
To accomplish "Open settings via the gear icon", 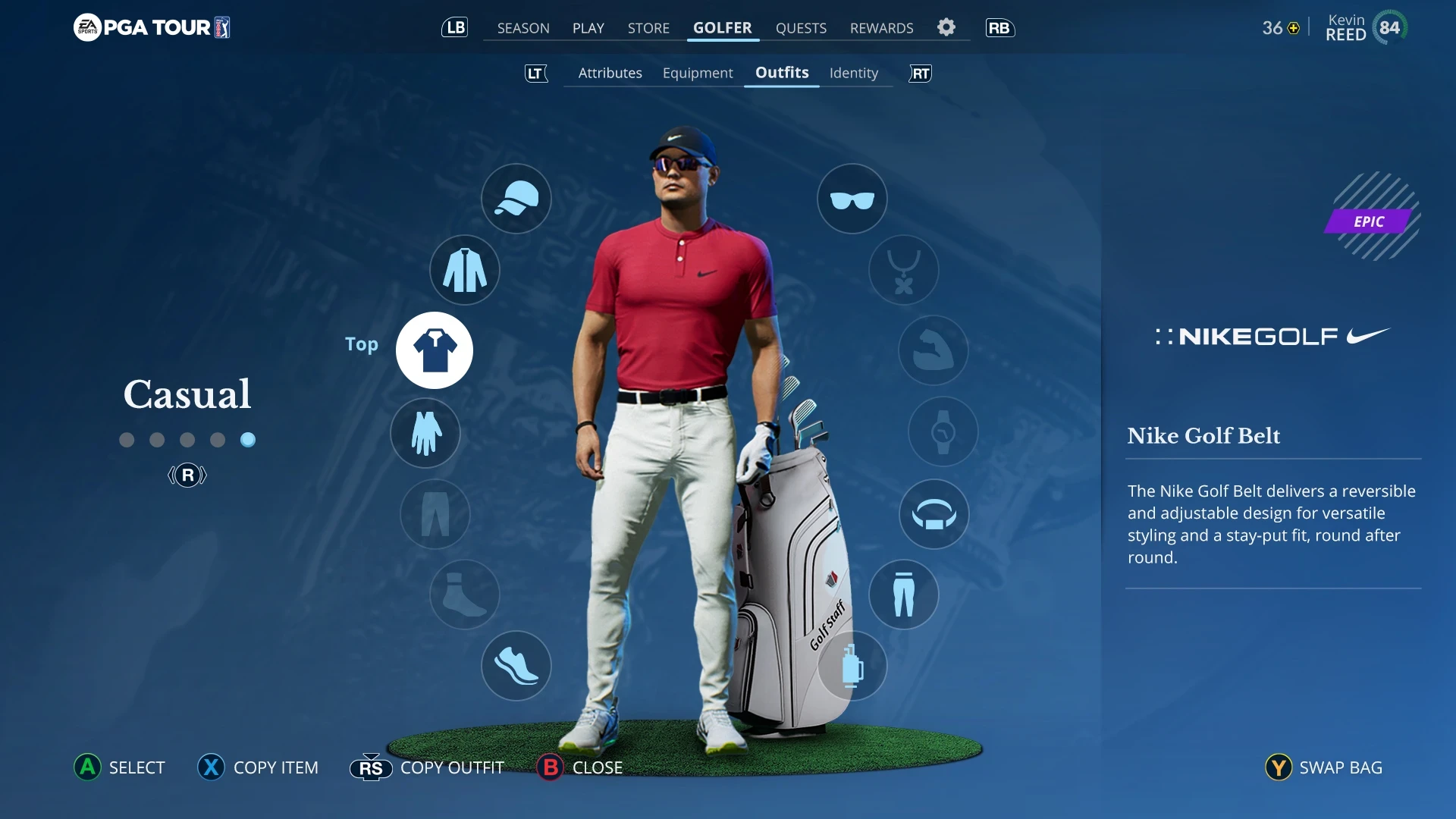I will point(946,27).
